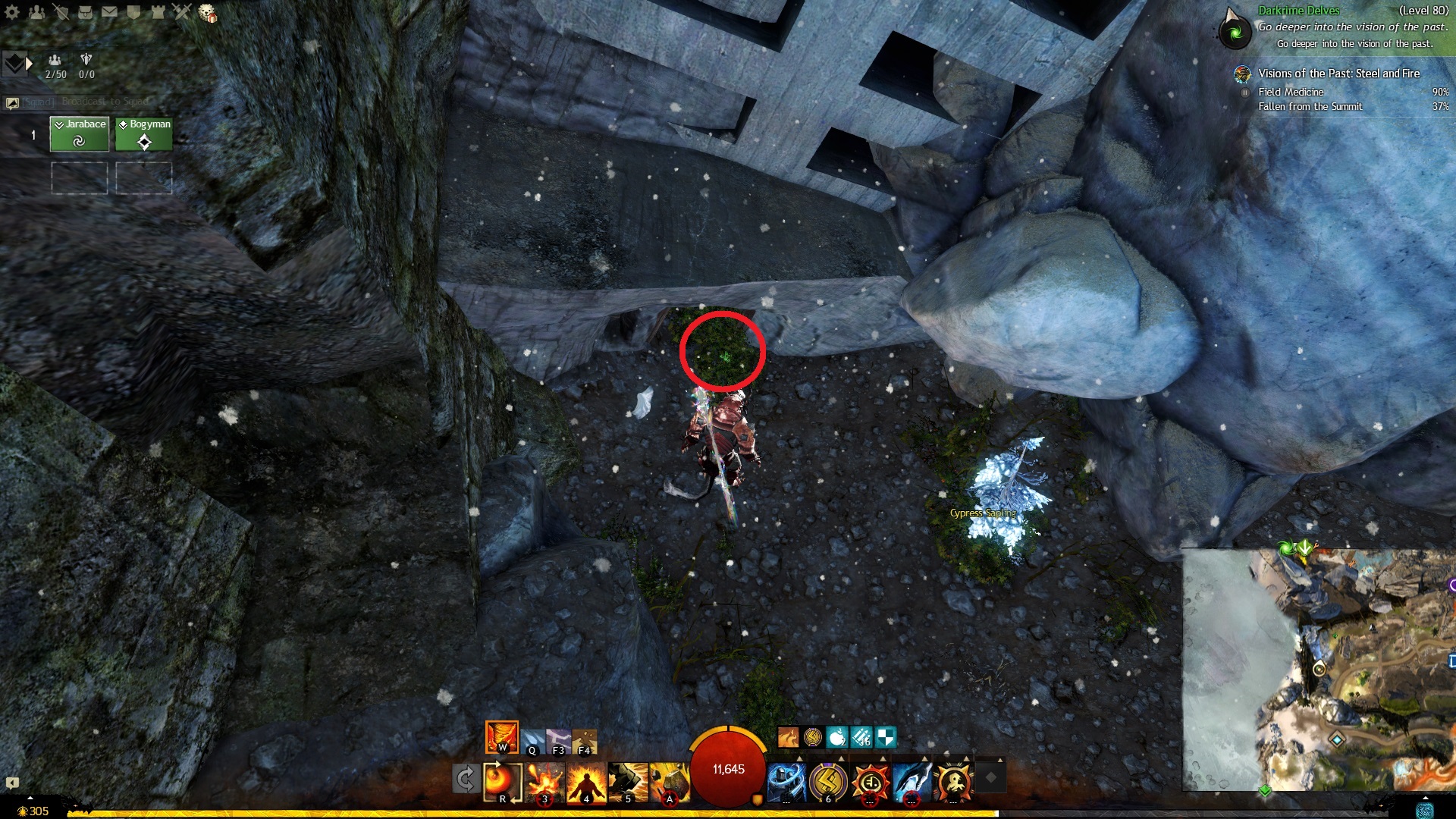
Task: Open the contacts and LFG panel
Action: click(x=36, y=11)
